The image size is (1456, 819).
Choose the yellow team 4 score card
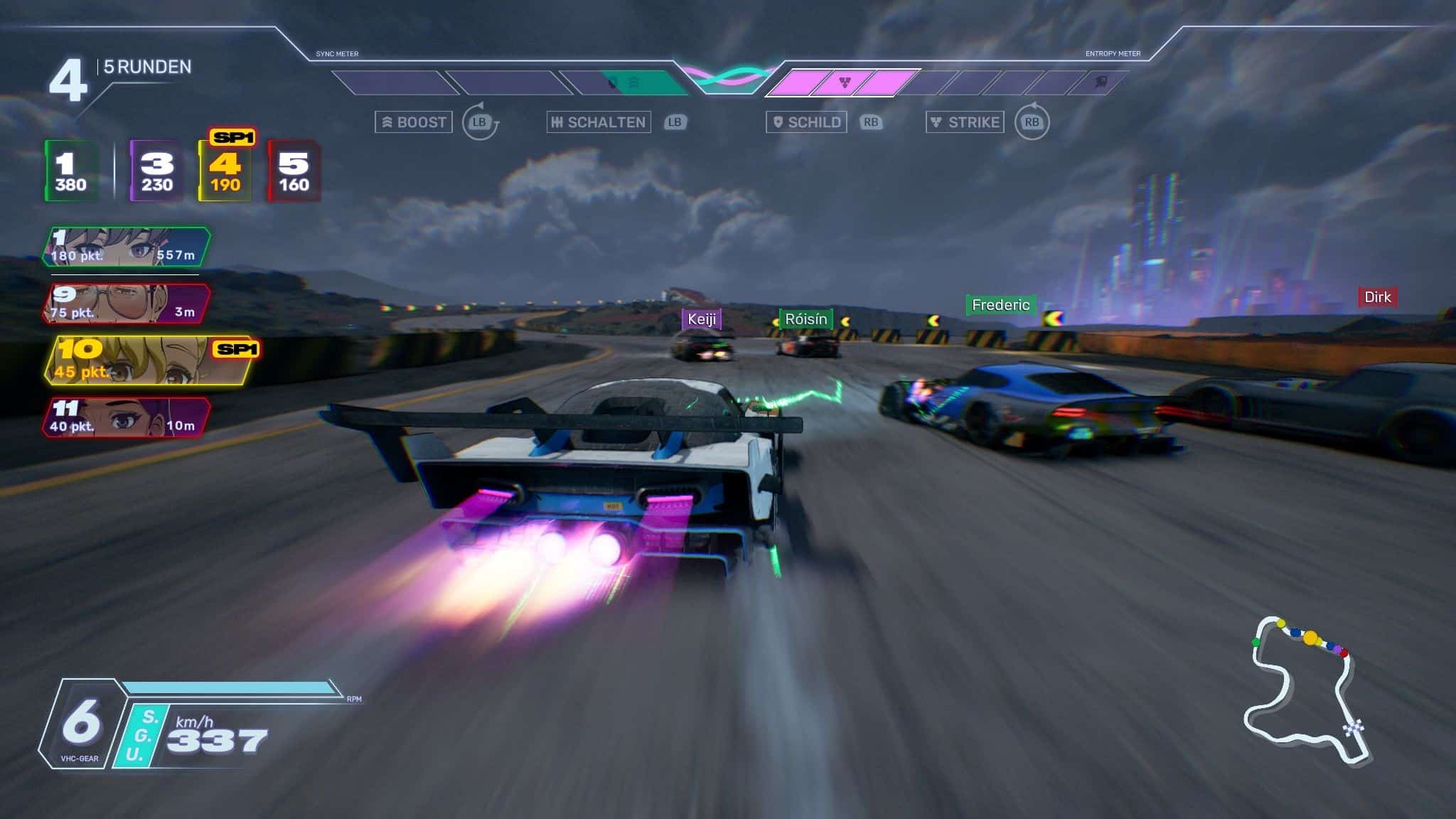coord(225,171)
